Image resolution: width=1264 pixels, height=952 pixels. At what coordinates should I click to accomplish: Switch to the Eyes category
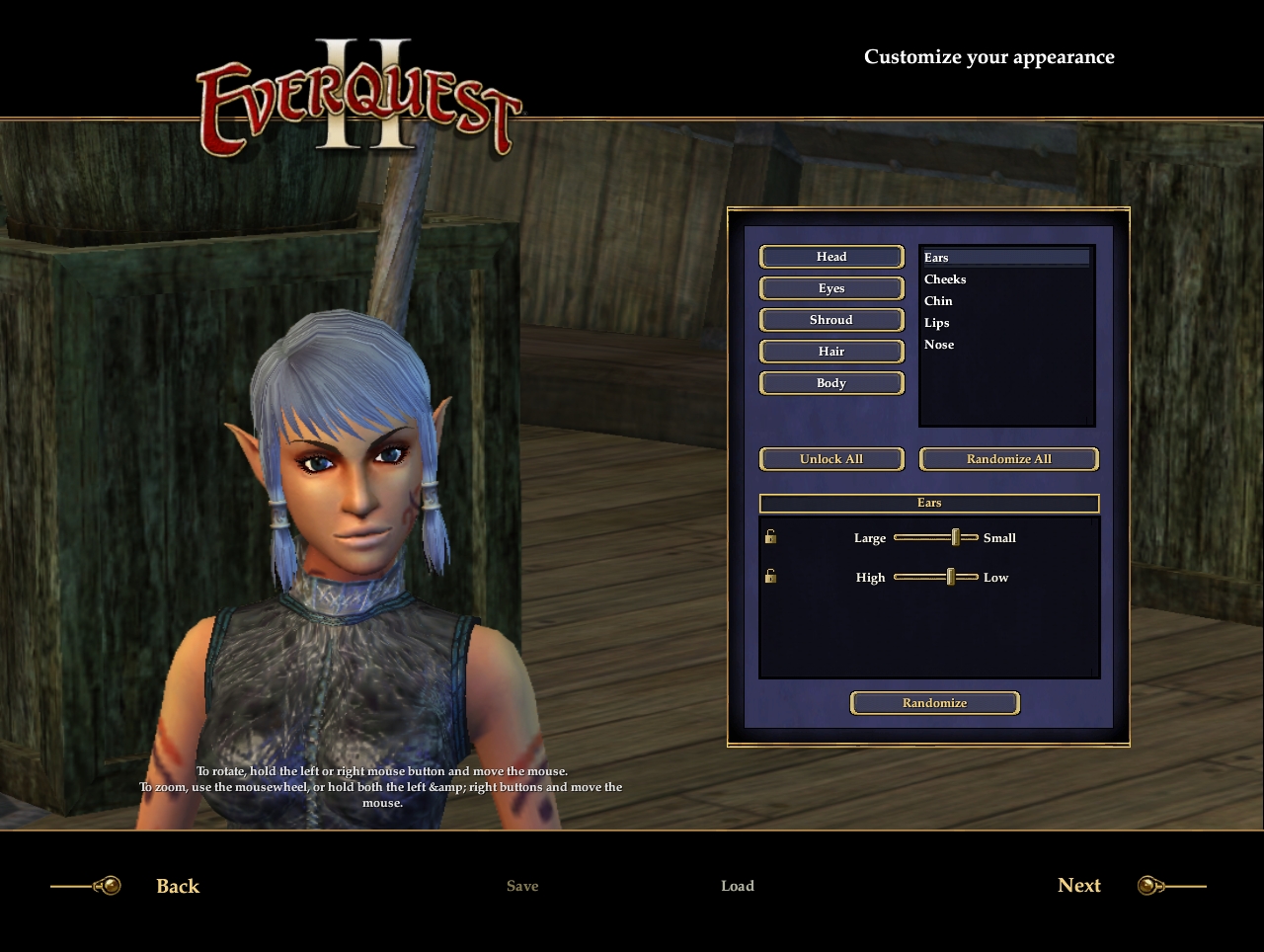point(831,288)
